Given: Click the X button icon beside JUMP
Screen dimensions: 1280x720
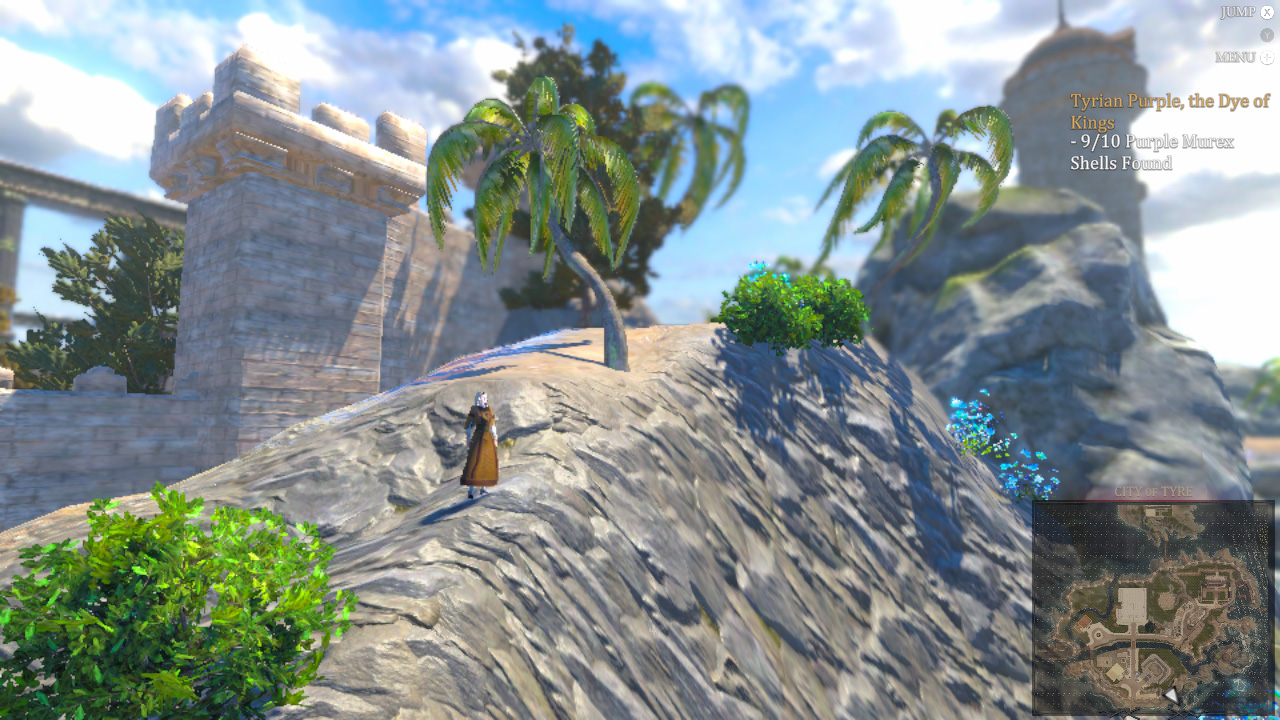Looking at the screenshot, I should coord(1266,12).
